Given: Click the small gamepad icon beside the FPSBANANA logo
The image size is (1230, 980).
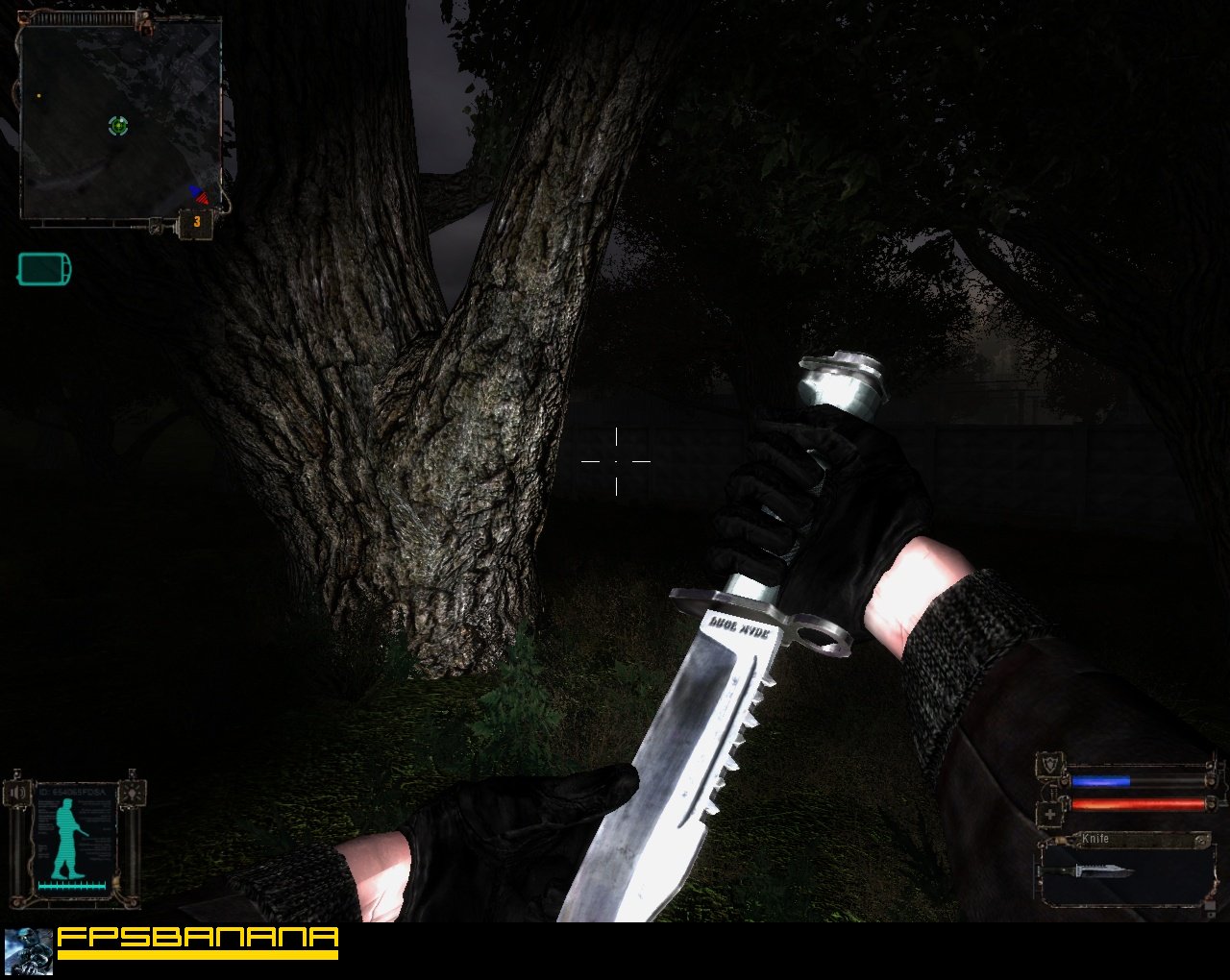Looking at the screenshot, I should tap(29, 951).
